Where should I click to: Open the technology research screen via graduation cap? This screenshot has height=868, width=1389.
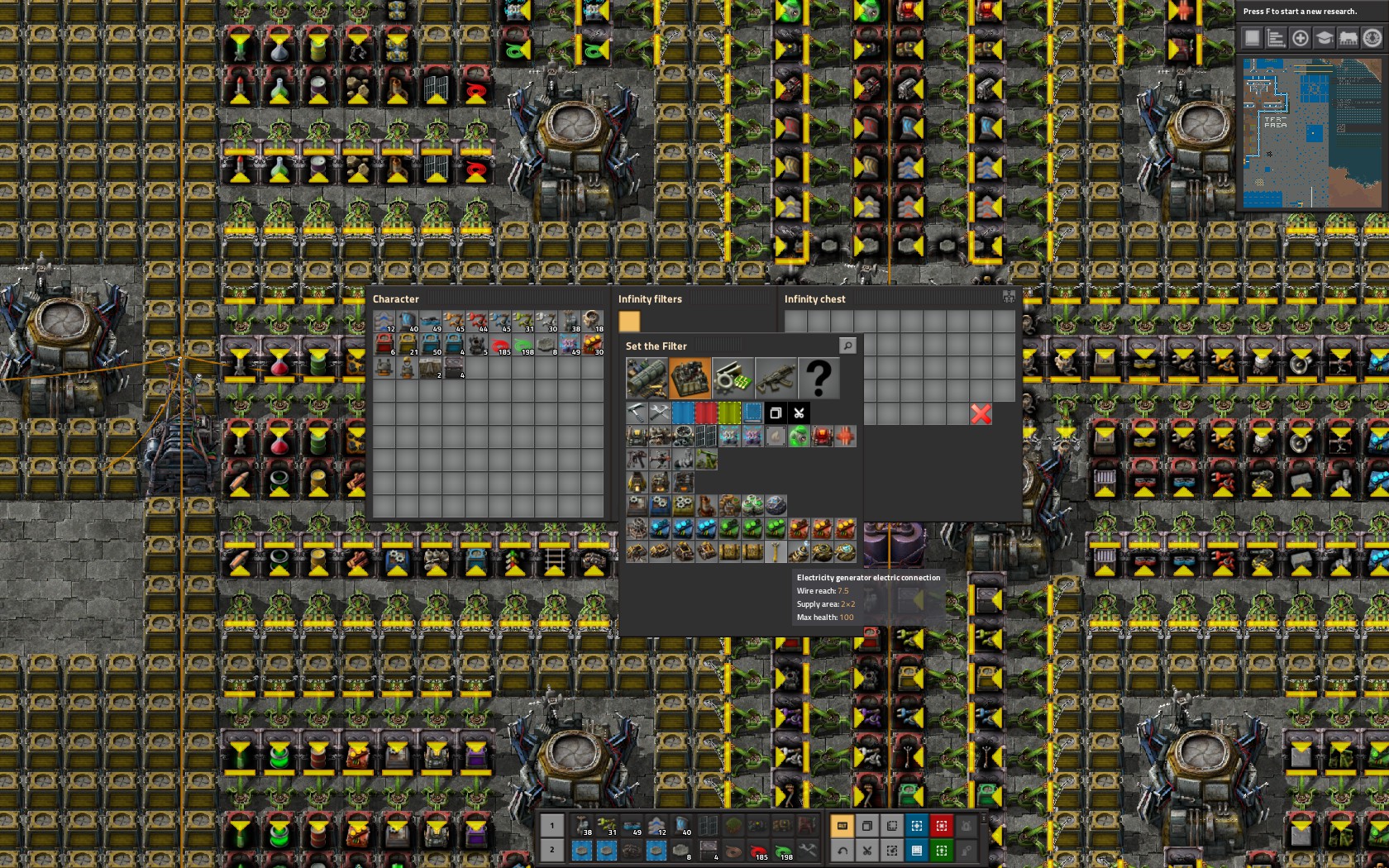(x=1324, y=38)
